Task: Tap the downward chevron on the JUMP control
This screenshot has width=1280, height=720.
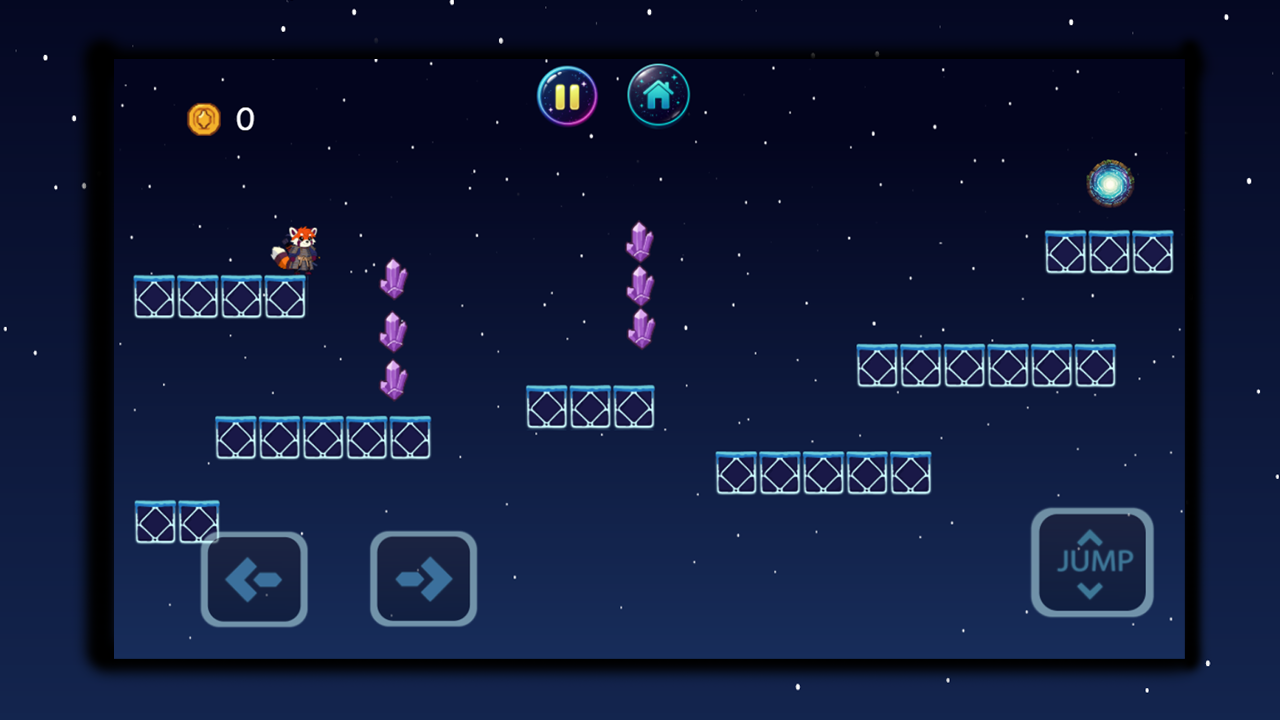Action: pyautogui.click(x=1092, y=590)
